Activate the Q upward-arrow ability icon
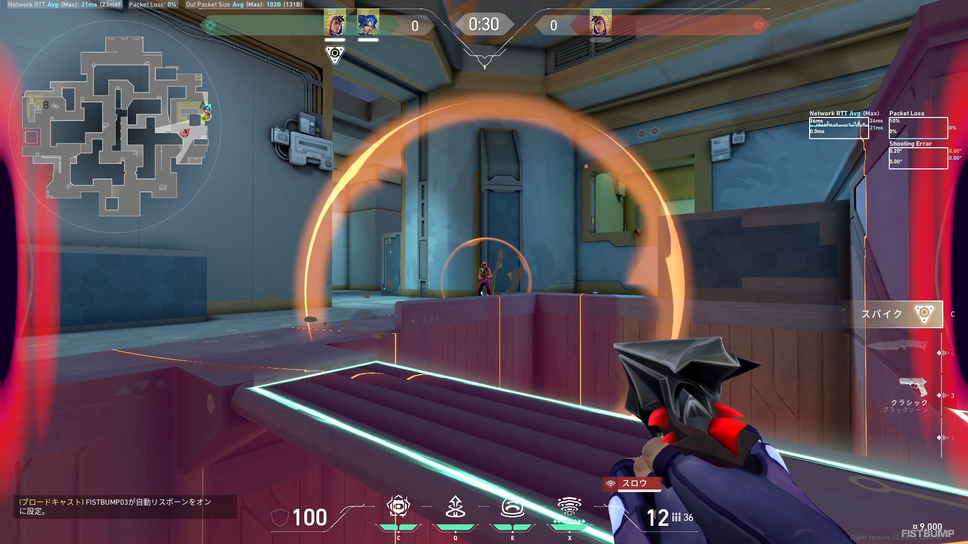This screenshot has height=544, width=968. pos(455,508)
